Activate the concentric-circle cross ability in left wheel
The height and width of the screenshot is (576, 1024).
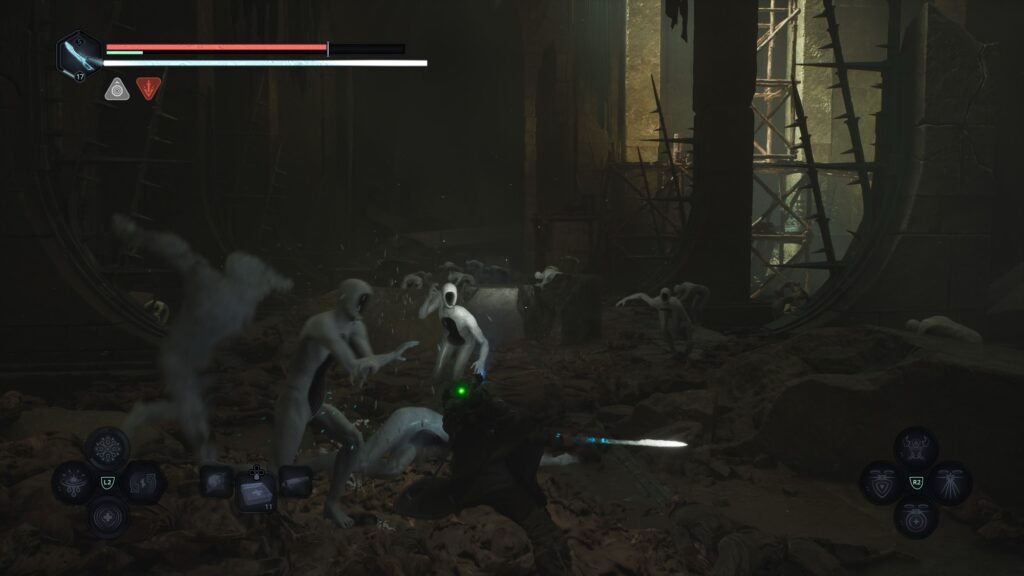pos(107,517)
